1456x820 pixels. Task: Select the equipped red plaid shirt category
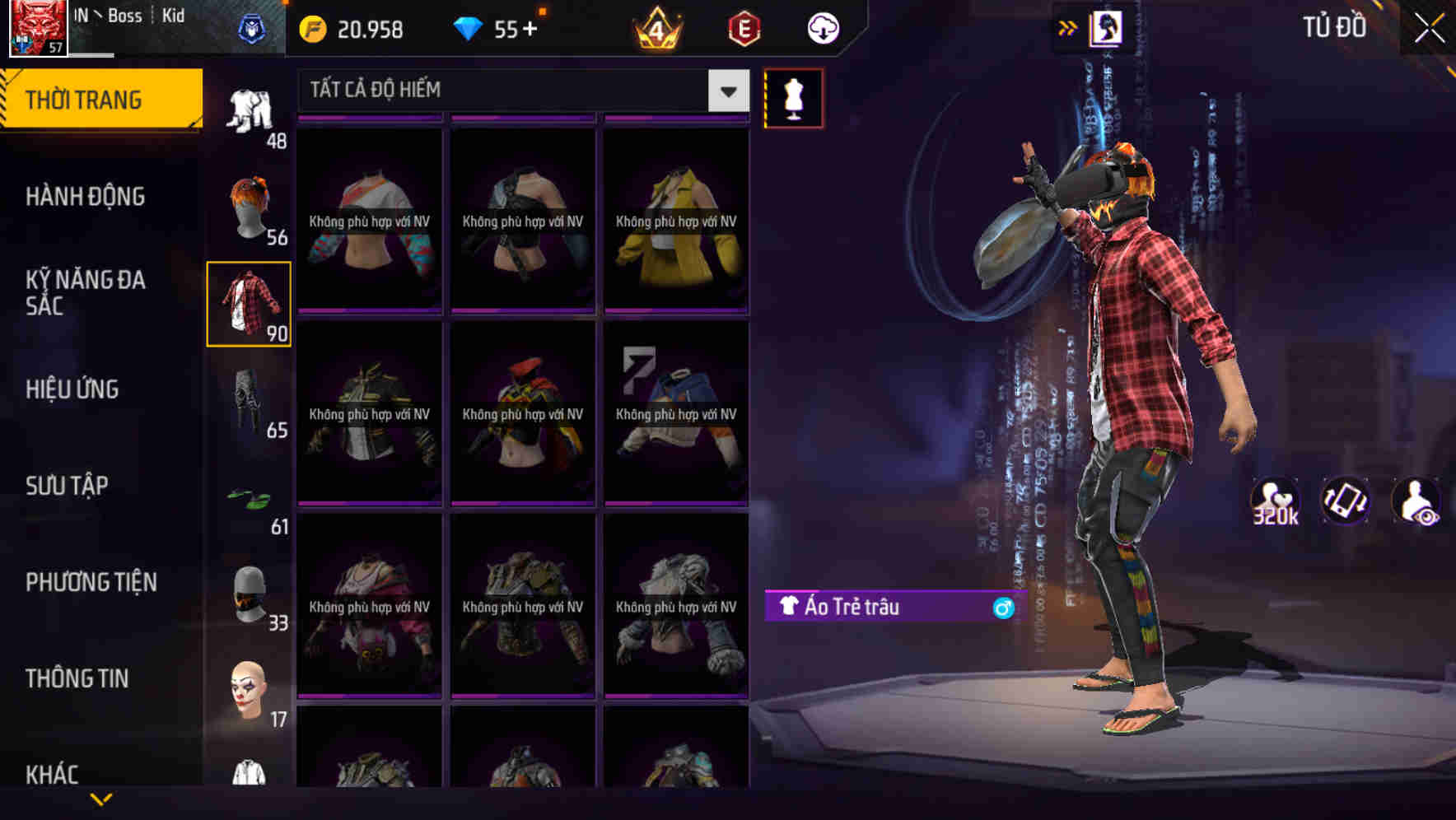pyautogui.click(x=249, y=303)
